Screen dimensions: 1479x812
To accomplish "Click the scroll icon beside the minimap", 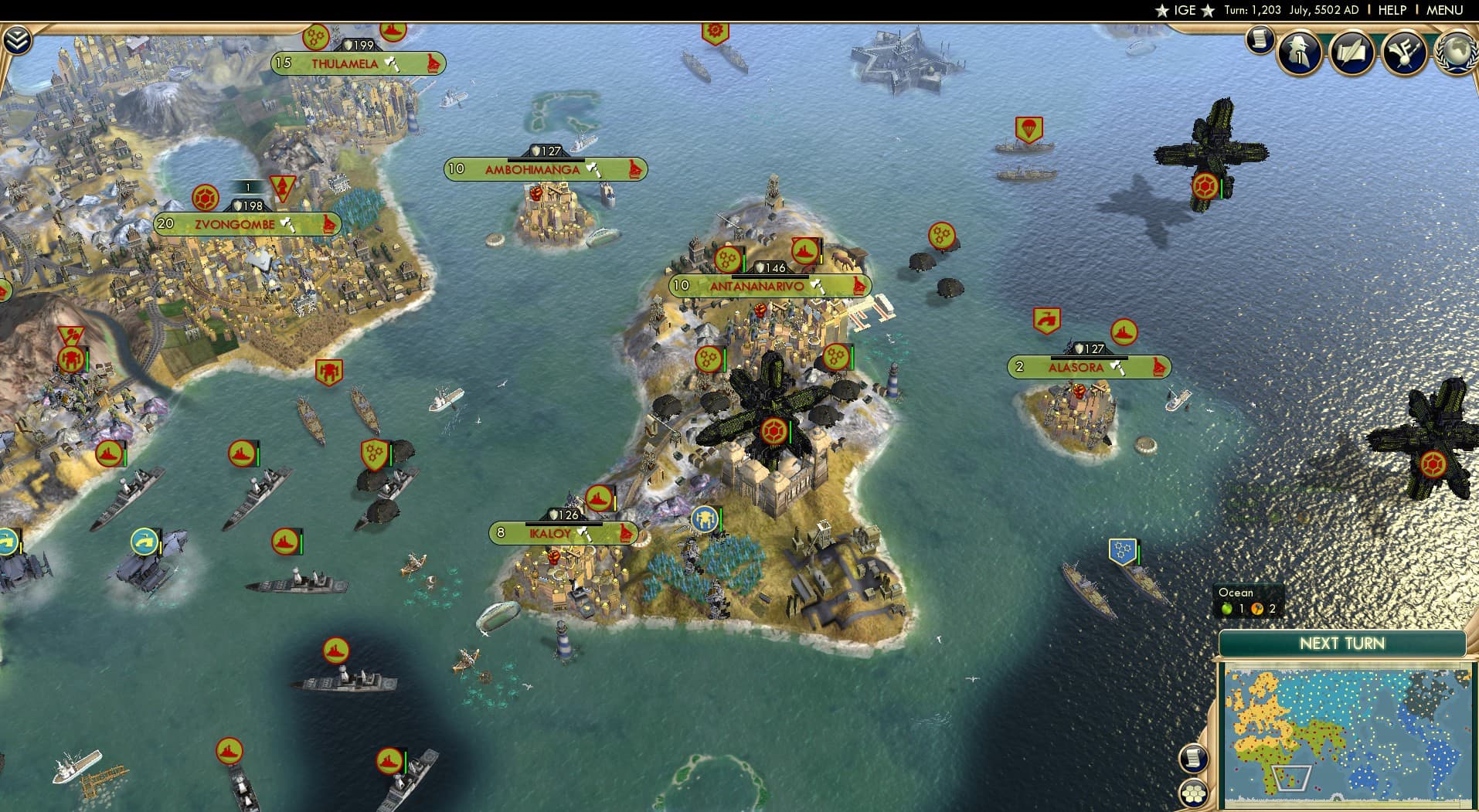I will coord(1192,756).
